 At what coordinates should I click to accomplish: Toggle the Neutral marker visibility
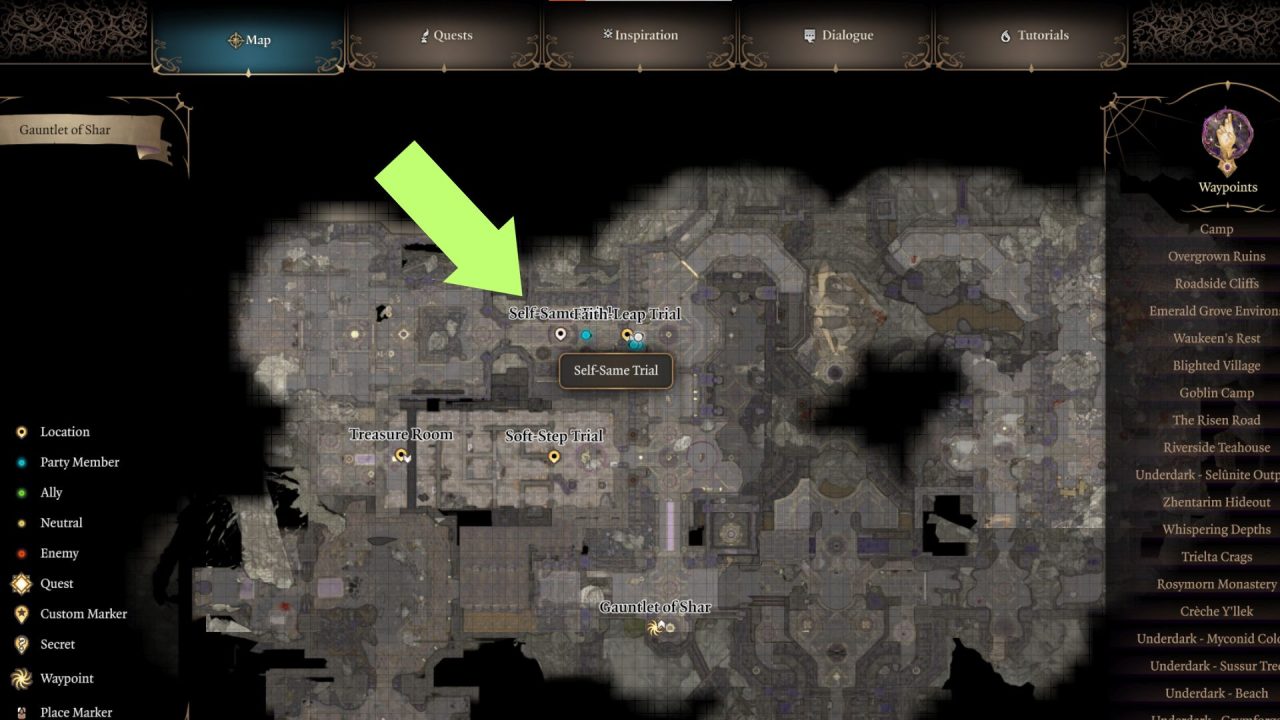pos(21,522)
